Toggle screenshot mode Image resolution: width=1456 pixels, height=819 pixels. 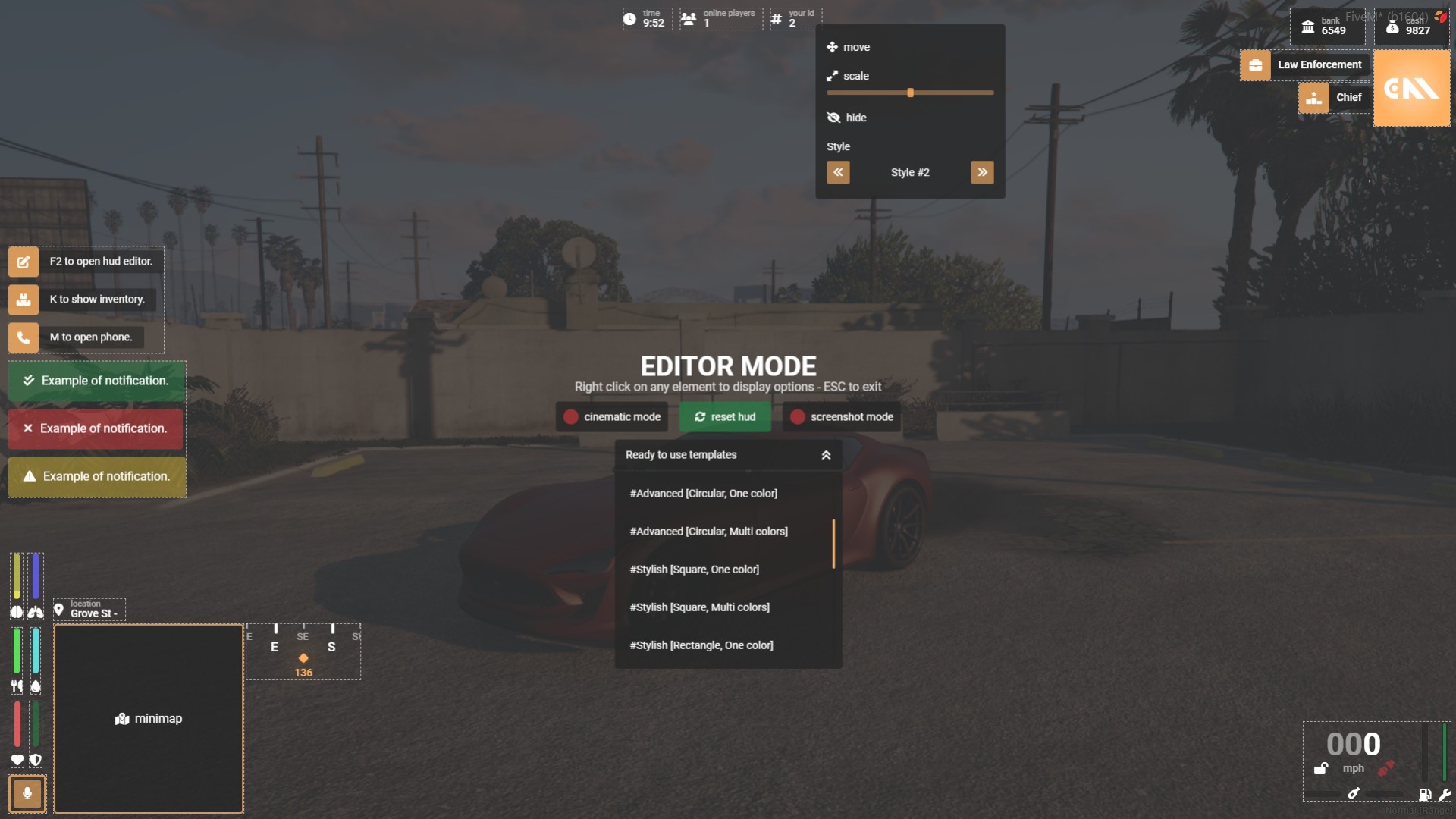[x=842, y=417]
